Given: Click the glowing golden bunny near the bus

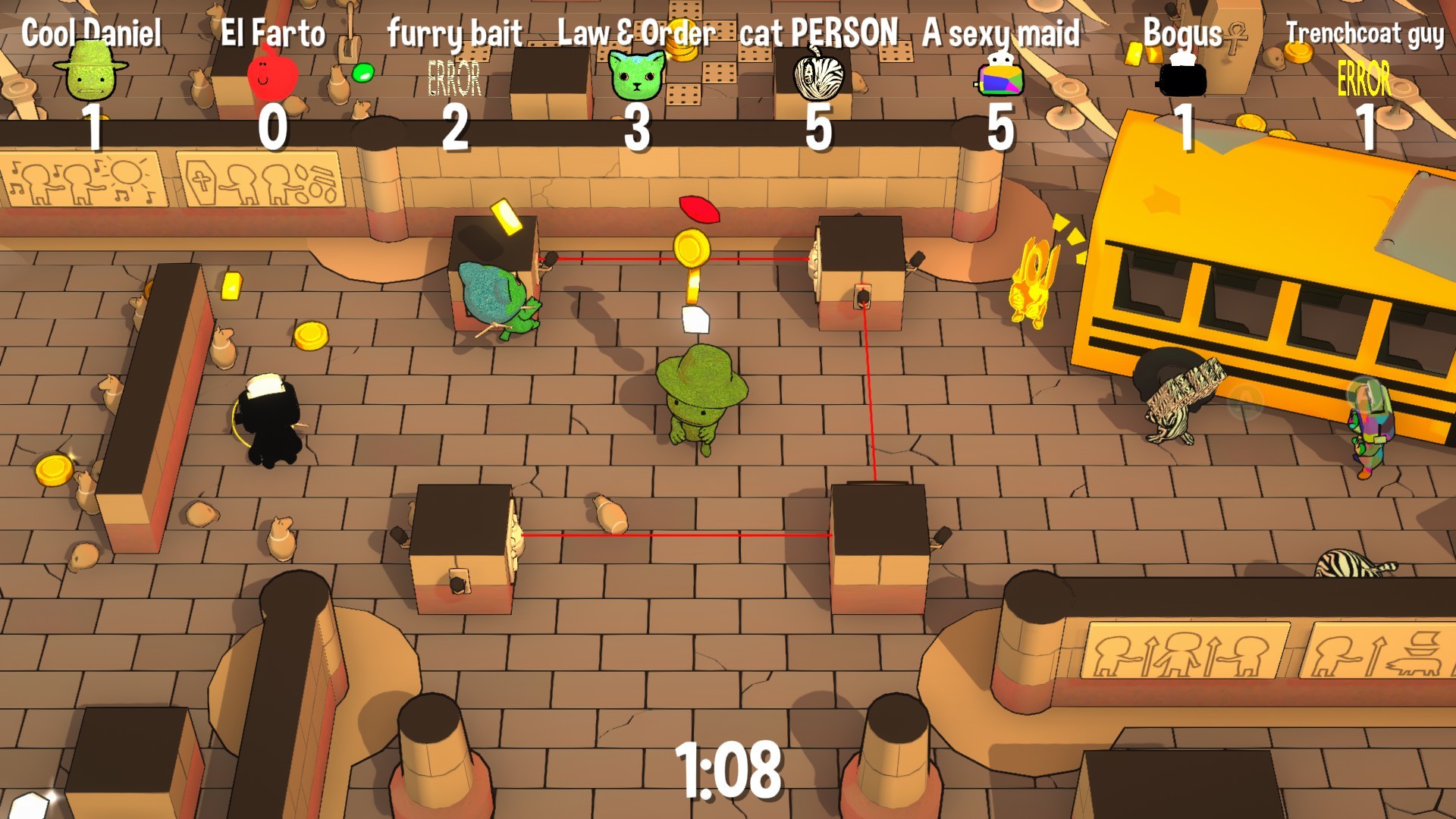Looking at the screenshot, I should tap(1033, 288).
